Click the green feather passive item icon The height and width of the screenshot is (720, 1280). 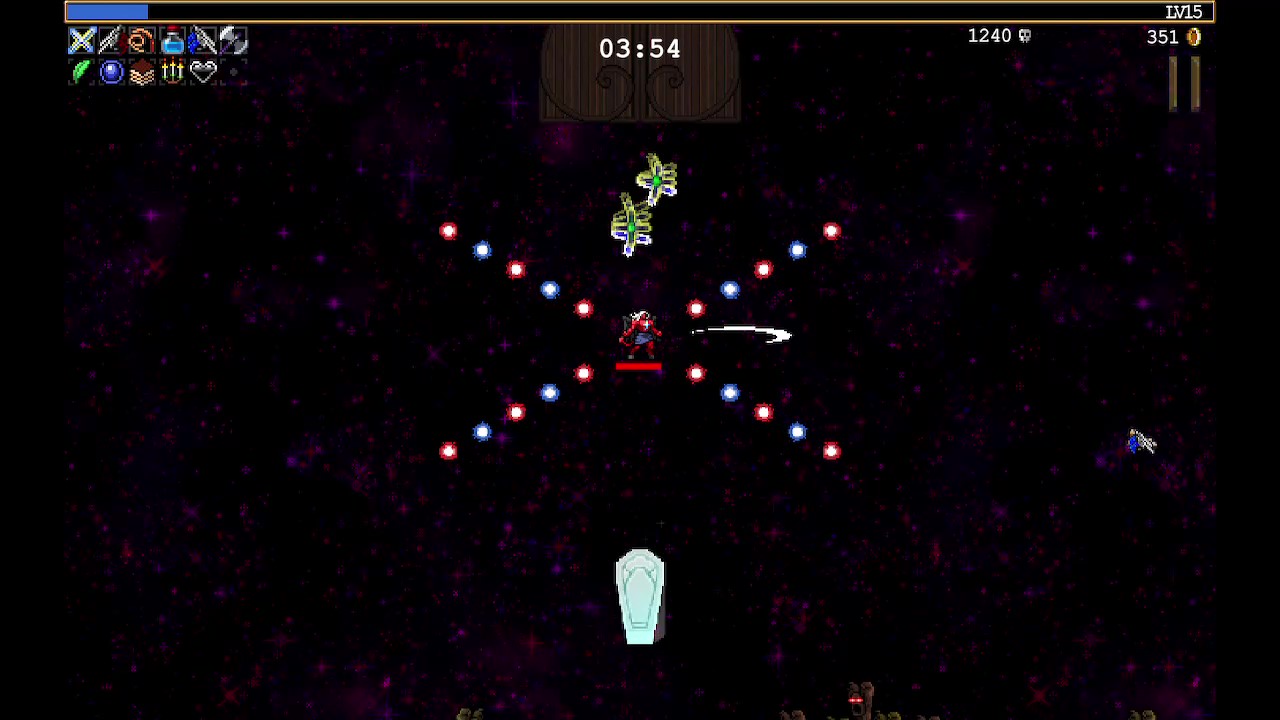tap(82, 71)
